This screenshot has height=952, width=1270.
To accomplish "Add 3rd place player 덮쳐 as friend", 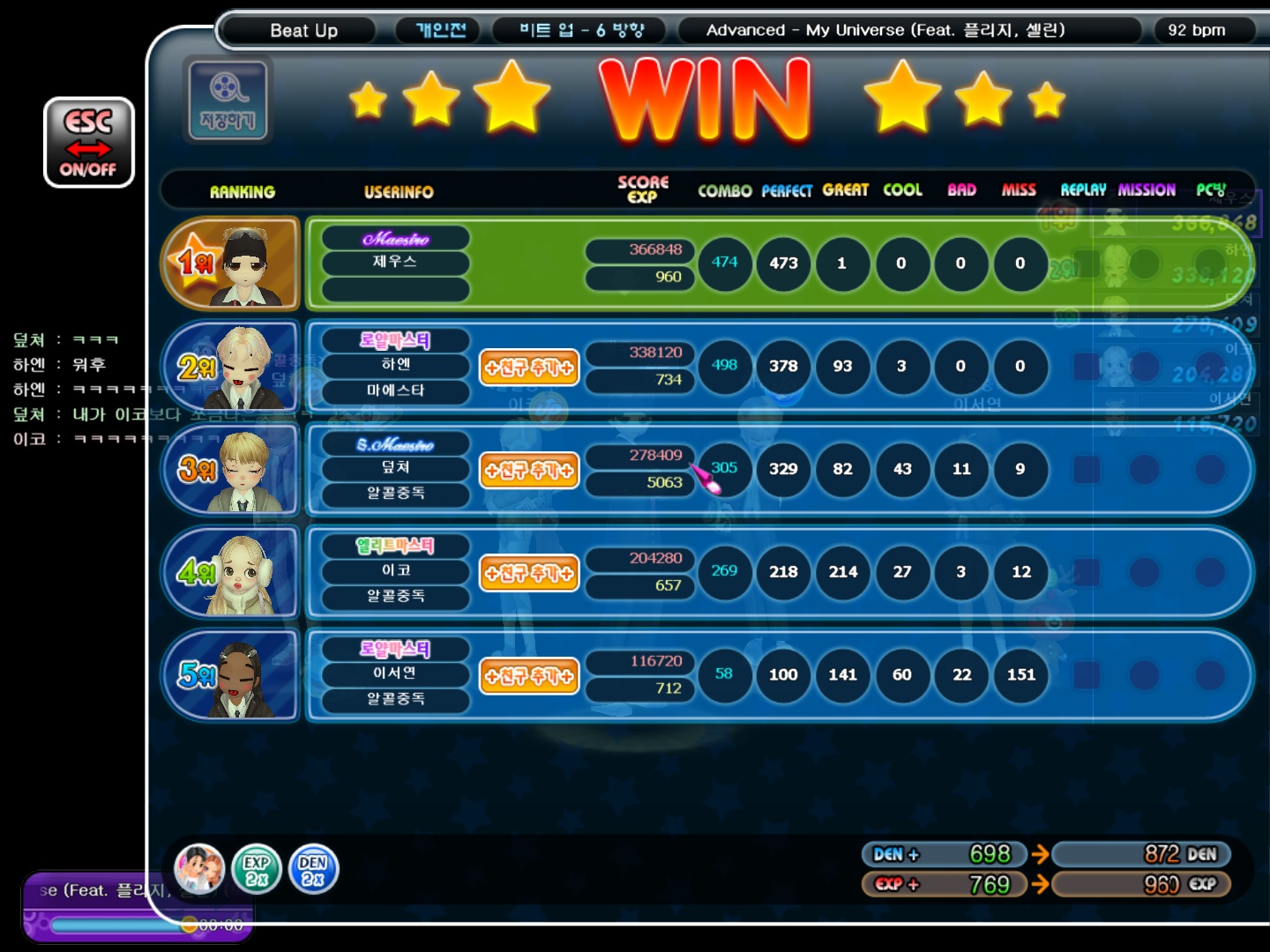I will tap(529, 470).
